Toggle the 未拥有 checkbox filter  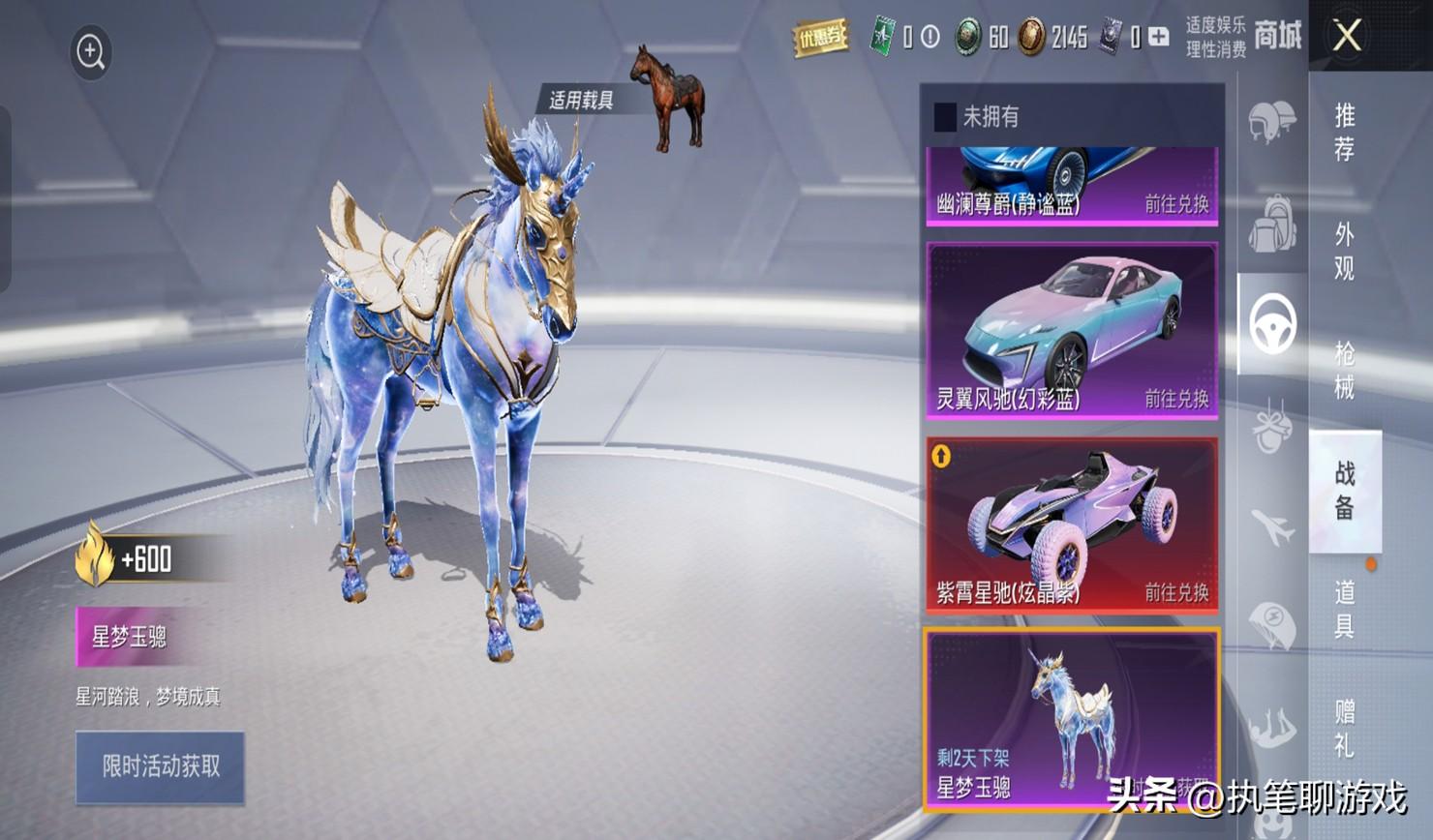tap(945, 117)
